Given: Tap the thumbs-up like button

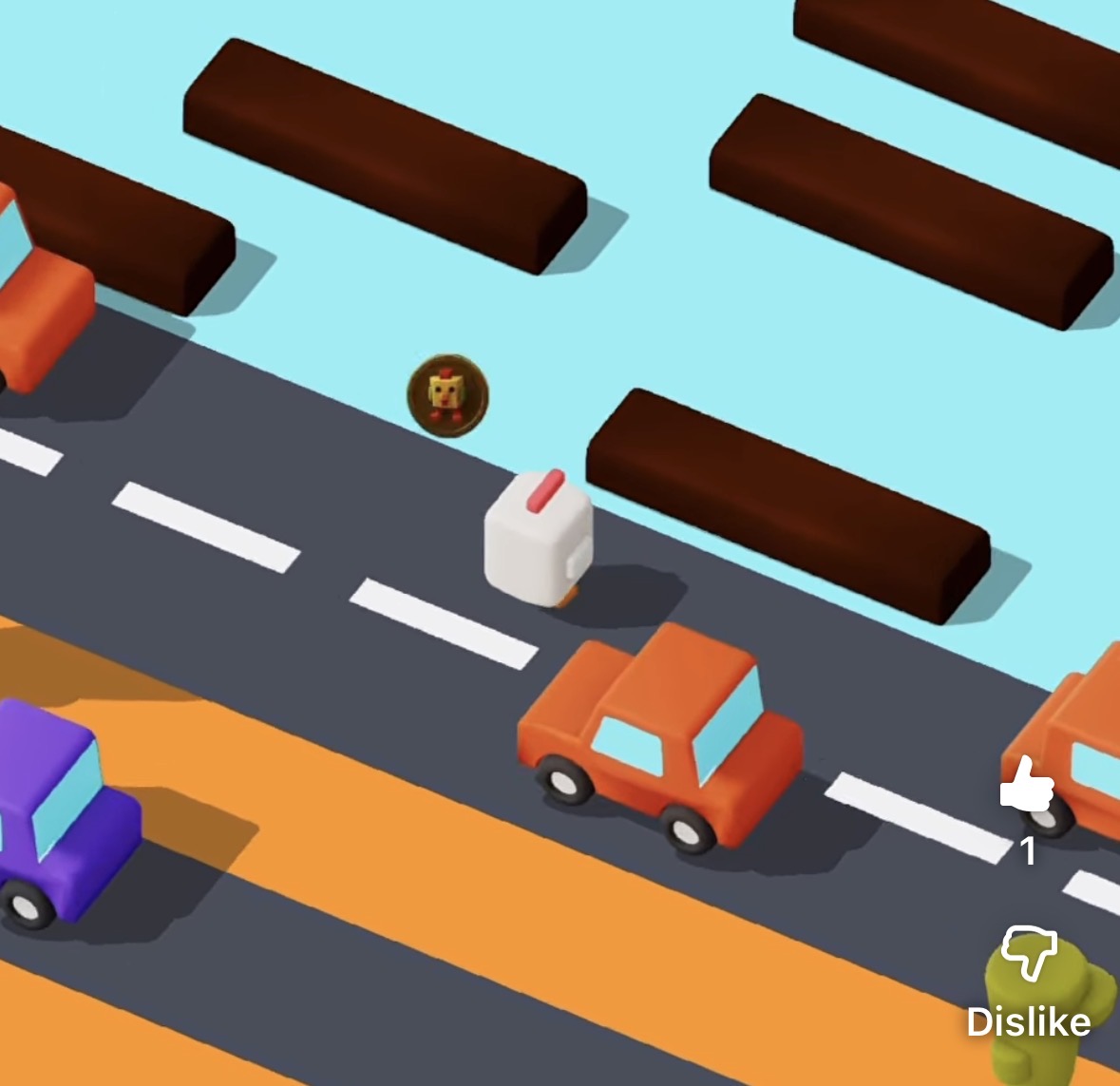Looking at the screenshot, I should point(1027,785).
